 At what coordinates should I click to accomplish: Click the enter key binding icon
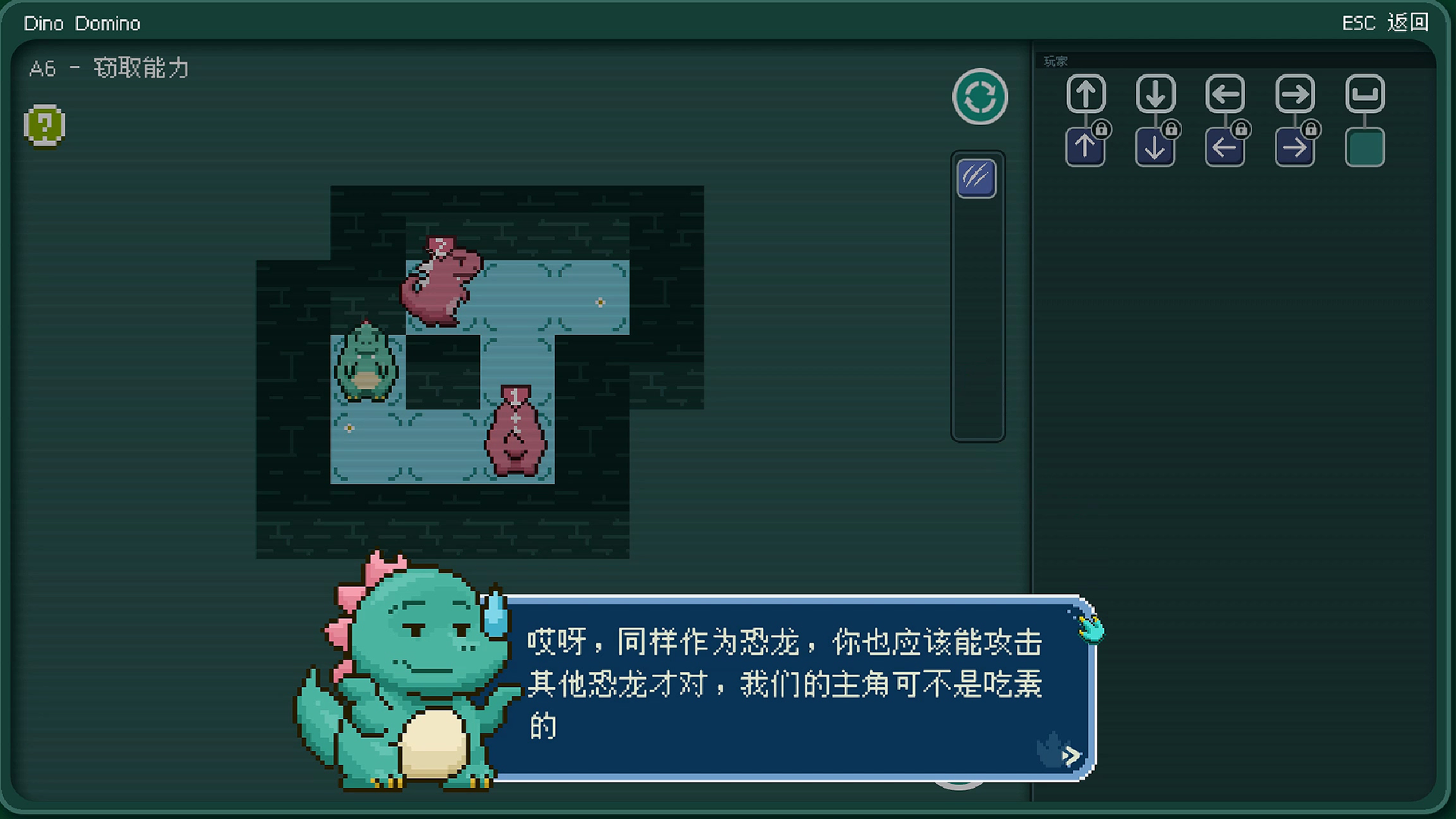point(1365,93)
